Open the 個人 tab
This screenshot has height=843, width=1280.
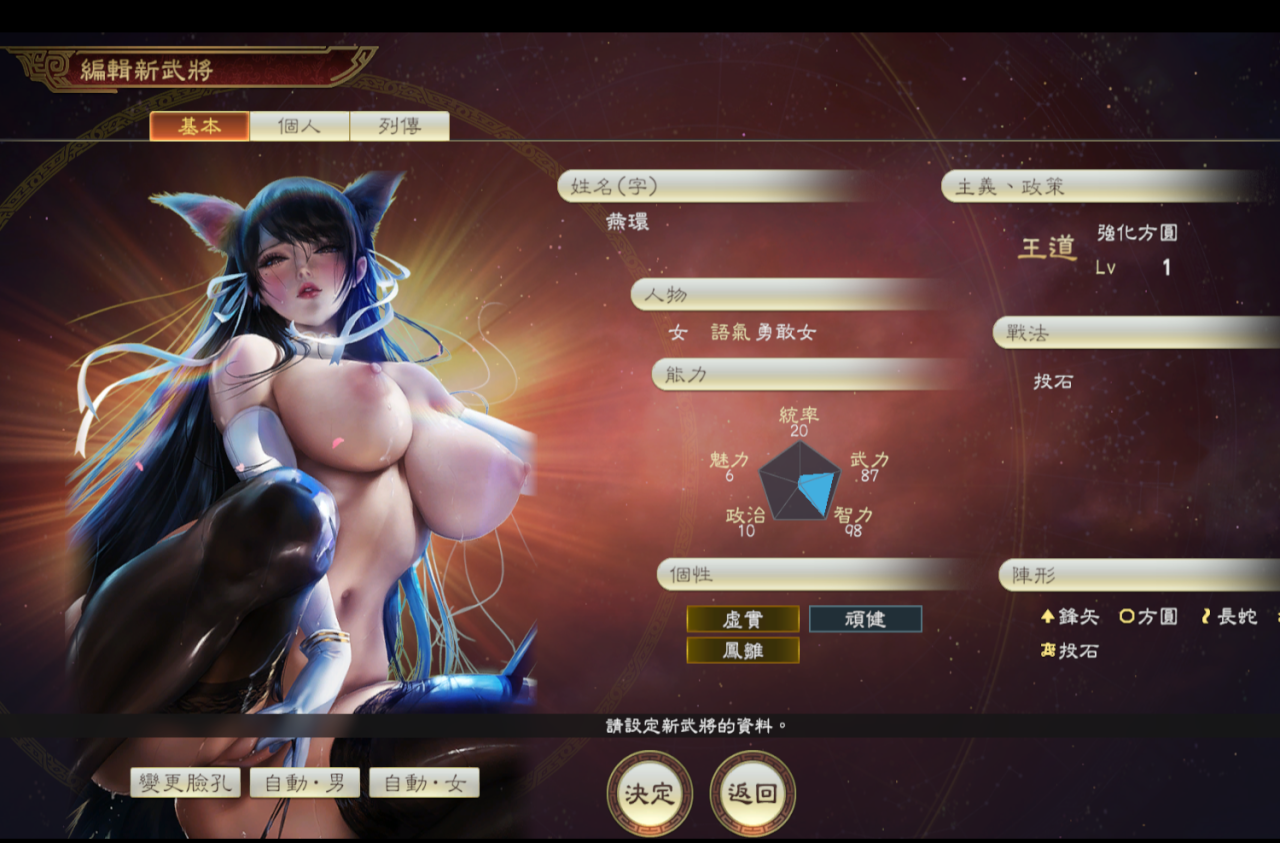(299, 126)
